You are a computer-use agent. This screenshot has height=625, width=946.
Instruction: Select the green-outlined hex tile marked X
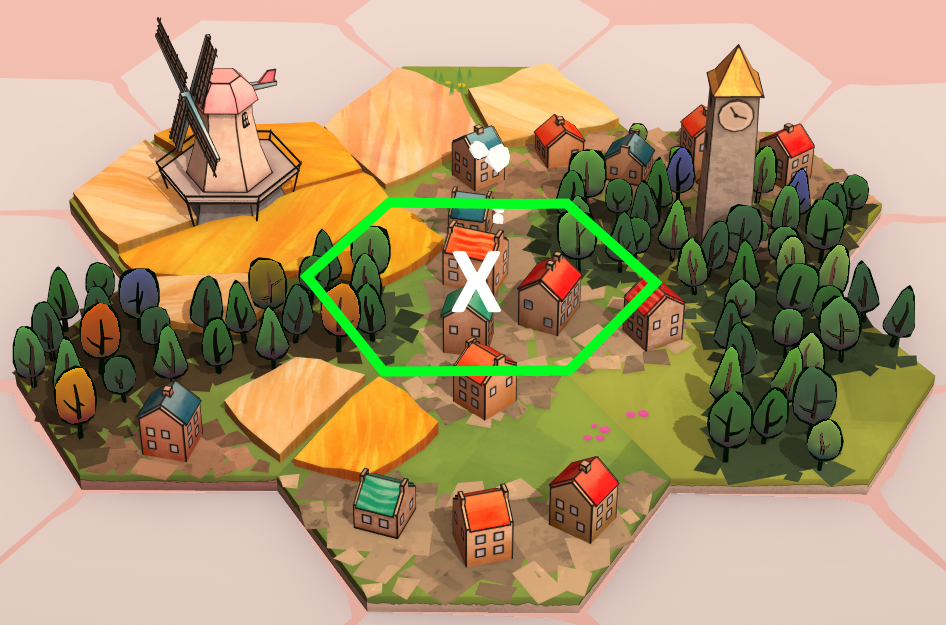click(479, 286)
